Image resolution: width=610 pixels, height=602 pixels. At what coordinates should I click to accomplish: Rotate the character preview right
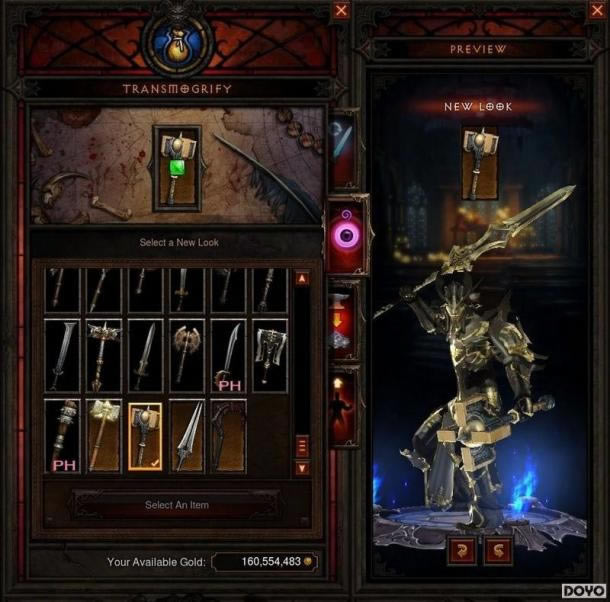tap(500, 551)
